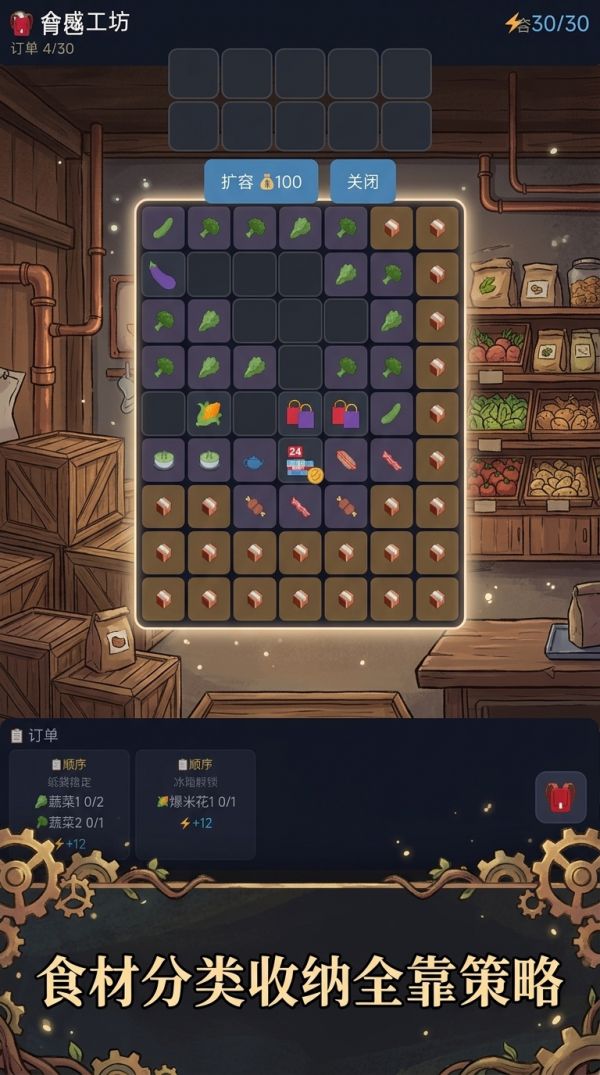Close the storage grid with 关闭
Viewport: 600px width, 1075px height.
[362, 182]
